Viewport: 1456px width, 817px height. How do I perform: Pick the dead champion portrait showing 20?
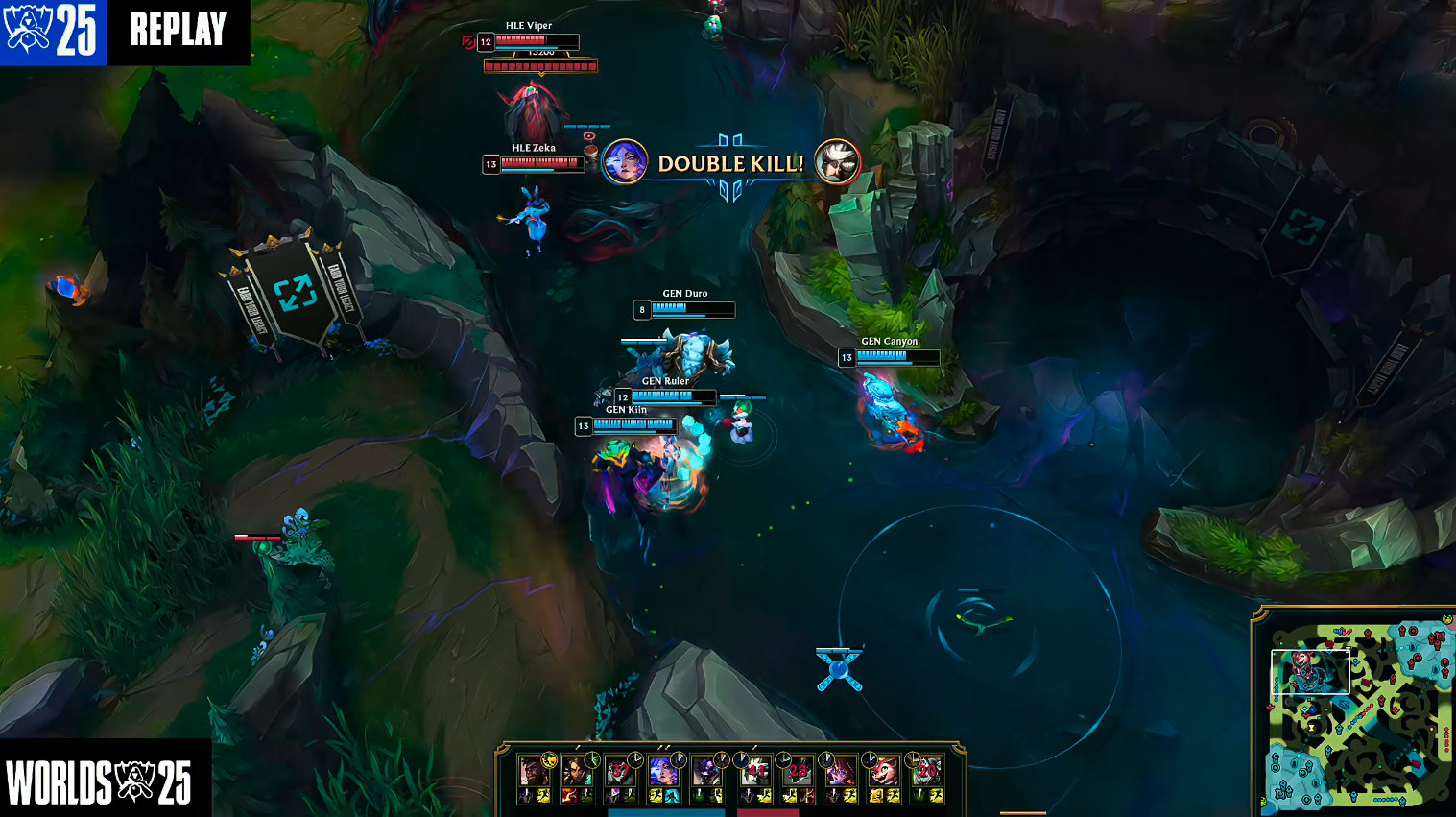coord(927,771)
